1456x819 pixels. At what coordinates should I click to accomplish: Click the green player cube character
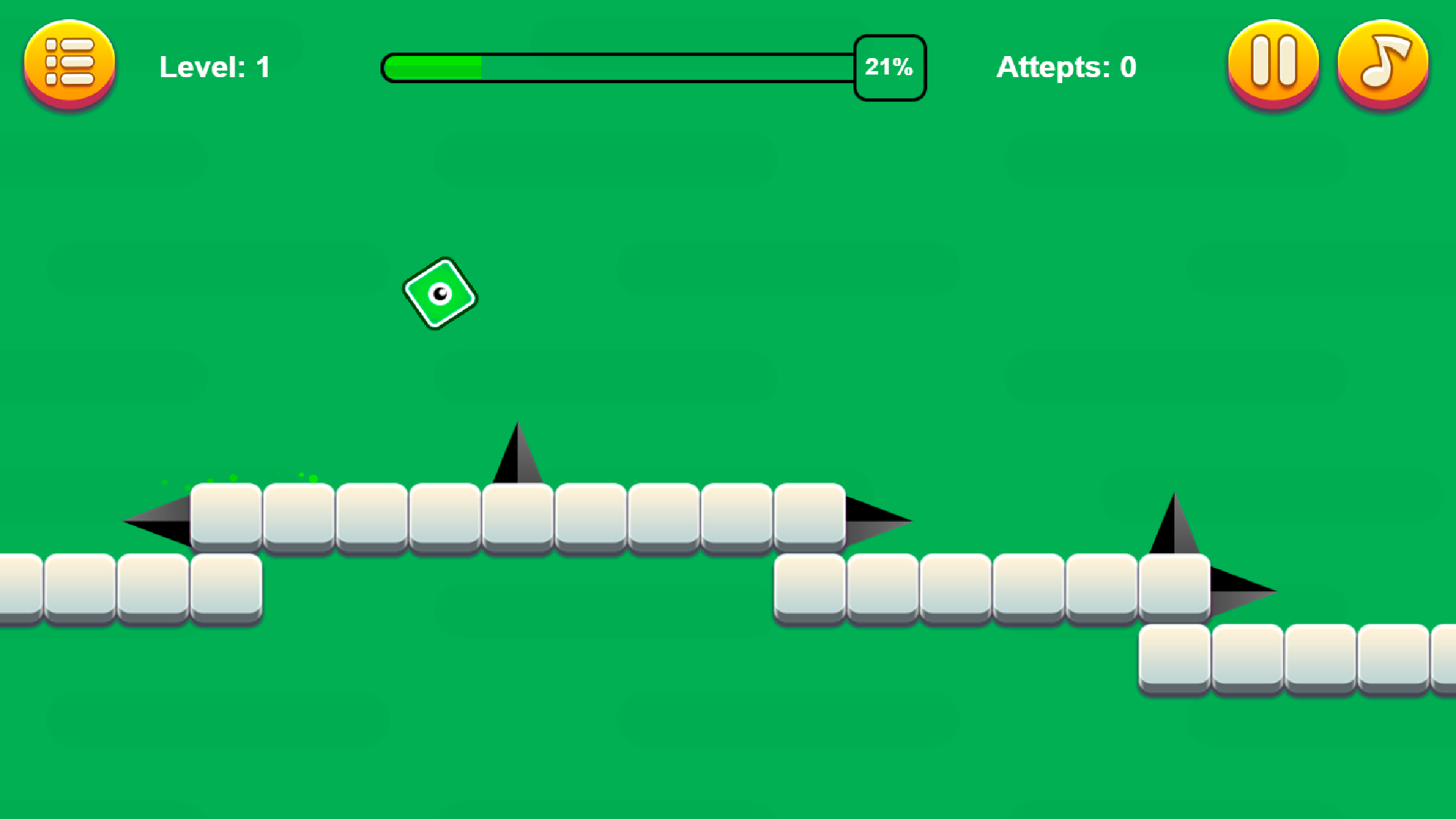[x=440, y=292]
